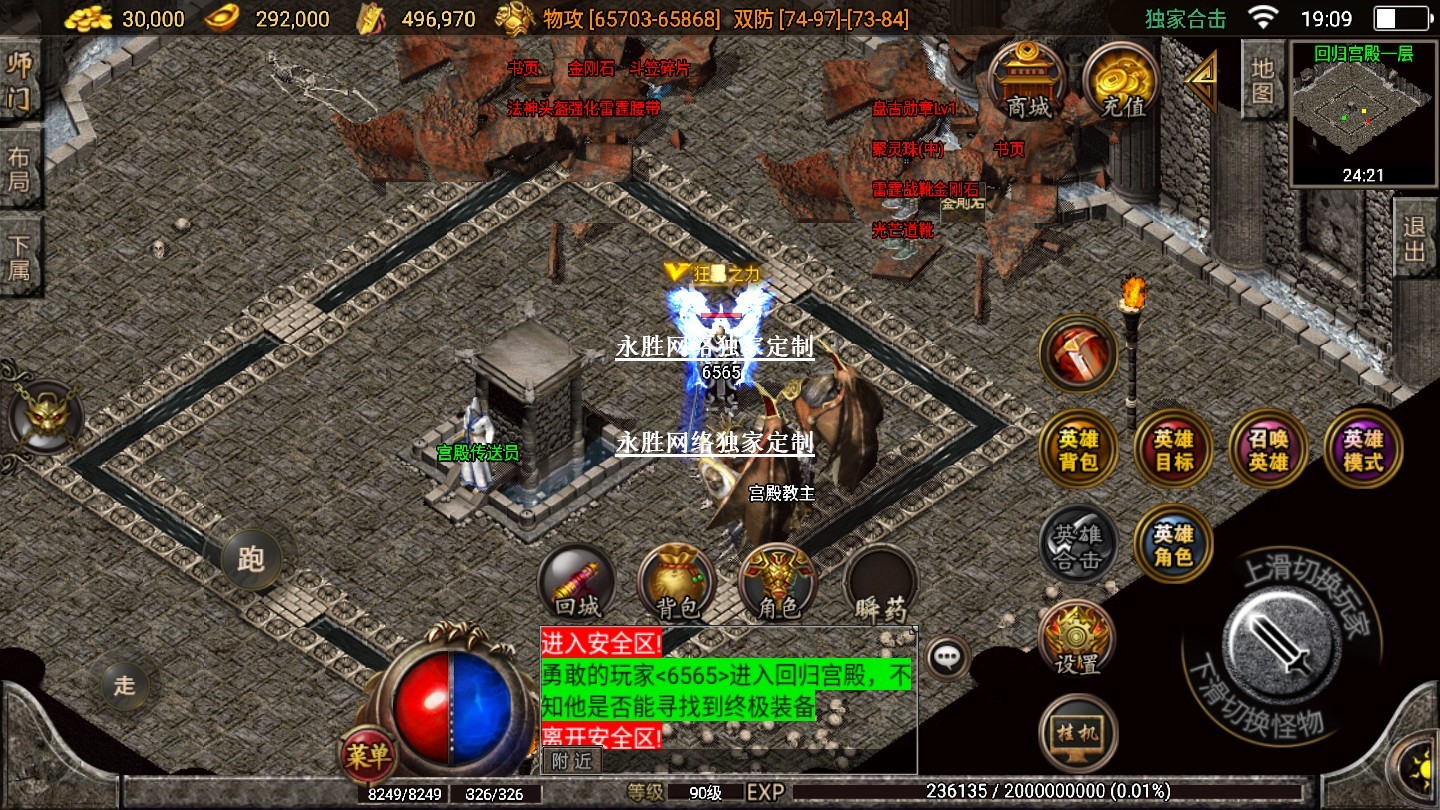Open the 菜单 menu button

pyautogui.click(x=367, y=757)
